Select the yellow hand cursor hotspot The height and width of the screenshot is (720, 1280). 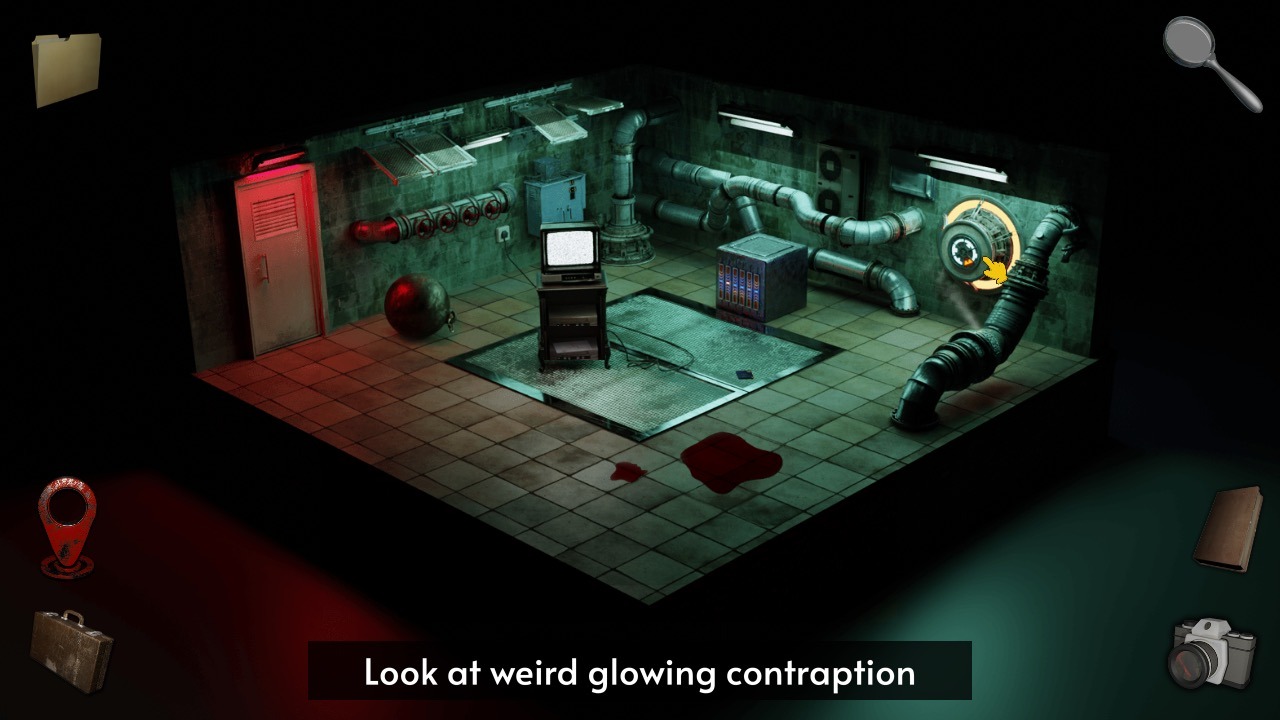tap(996, 268)
